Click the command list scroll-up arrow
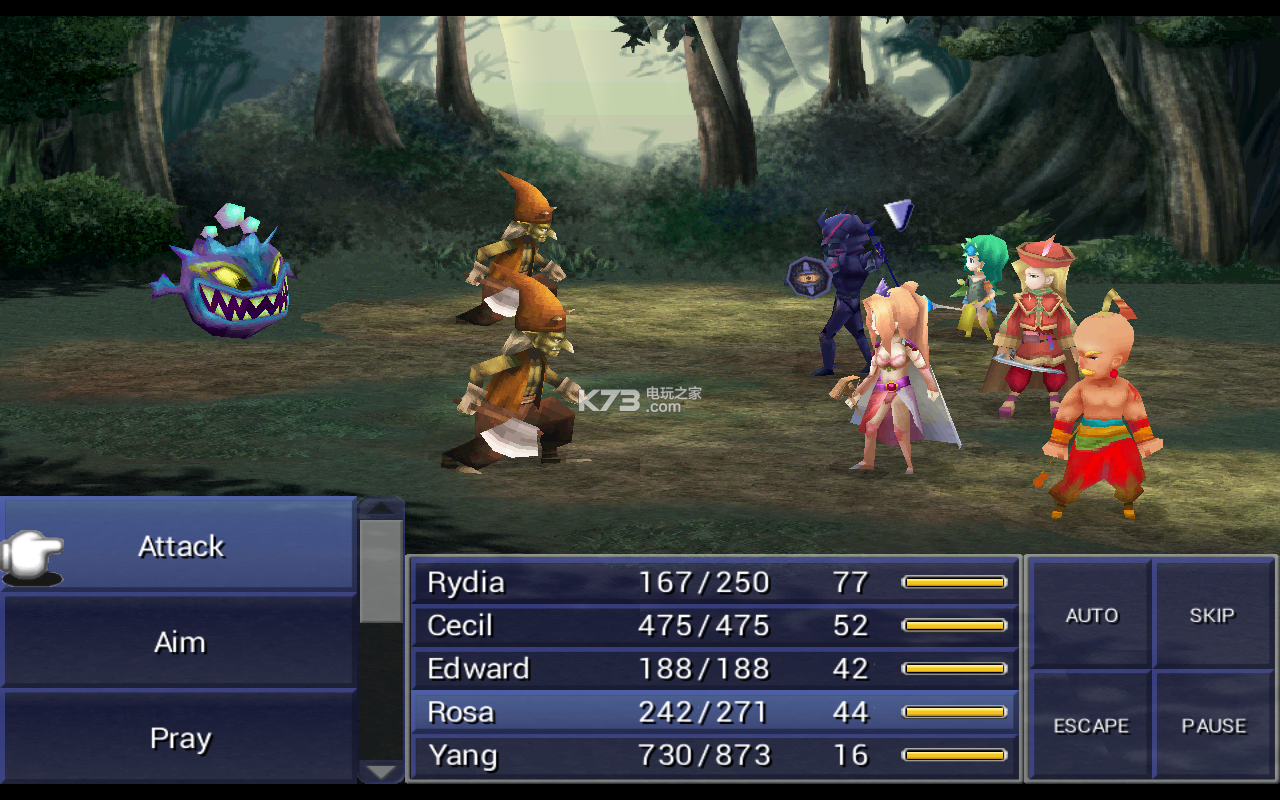Viewport: 1280px width, 800px height. click(x=381, y=508)
